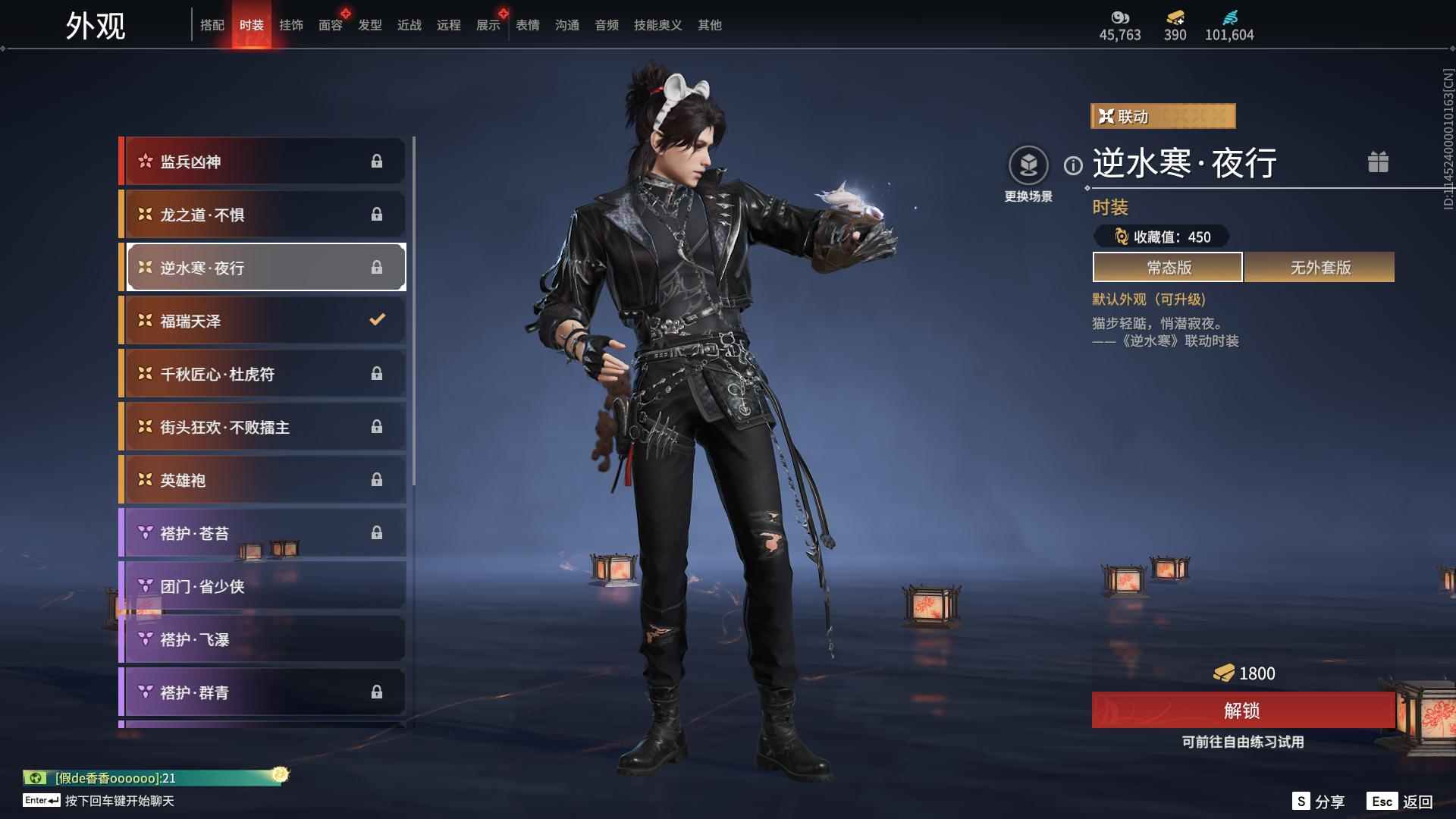
Task: Share the outfit using 分享
Action: (x=1319, y=802)
